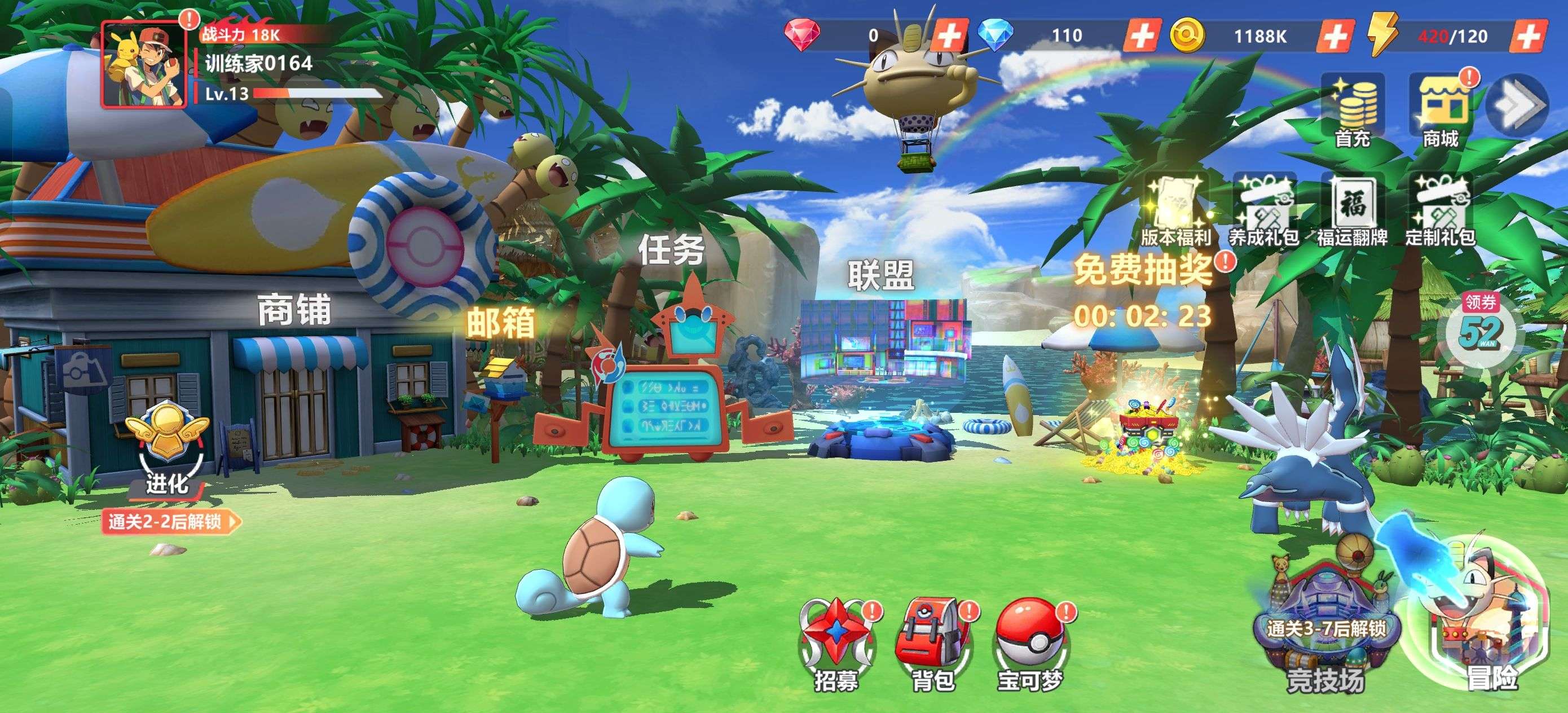
Task: Tap the locked 竞技场 arena button
Action: pyautogui.click(x=1325, y=633)
